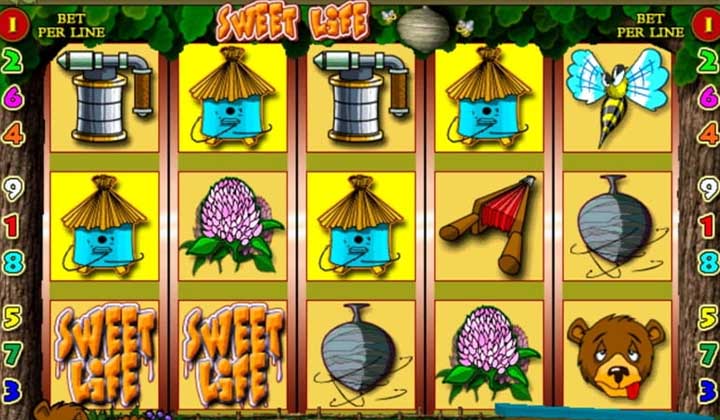
Task: Select payline 6 on the right tree trunk
Action: pos(708,96)
